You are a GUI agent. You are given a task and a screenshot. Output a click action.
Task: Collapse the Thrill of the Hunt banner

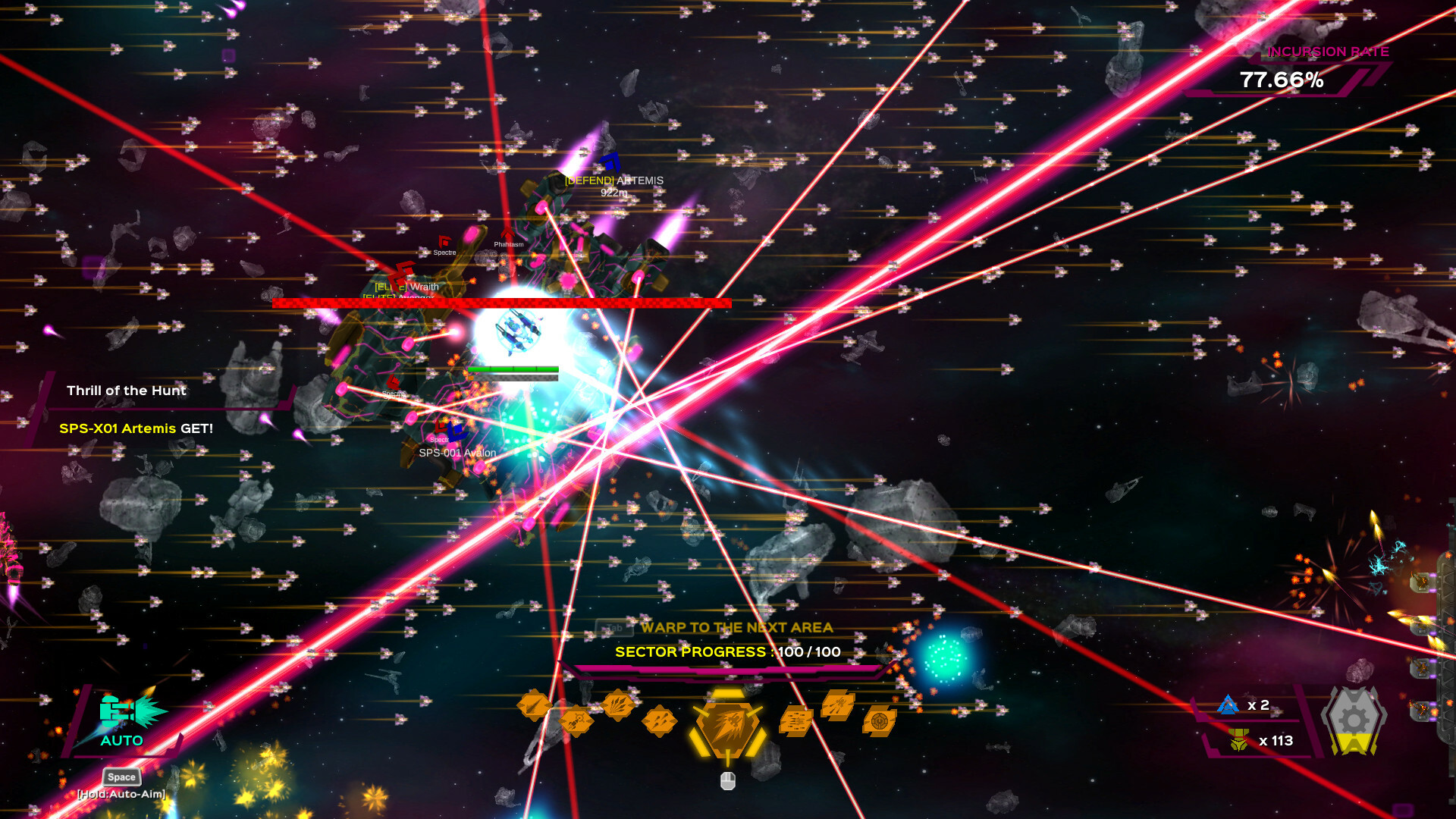(127, 391)
